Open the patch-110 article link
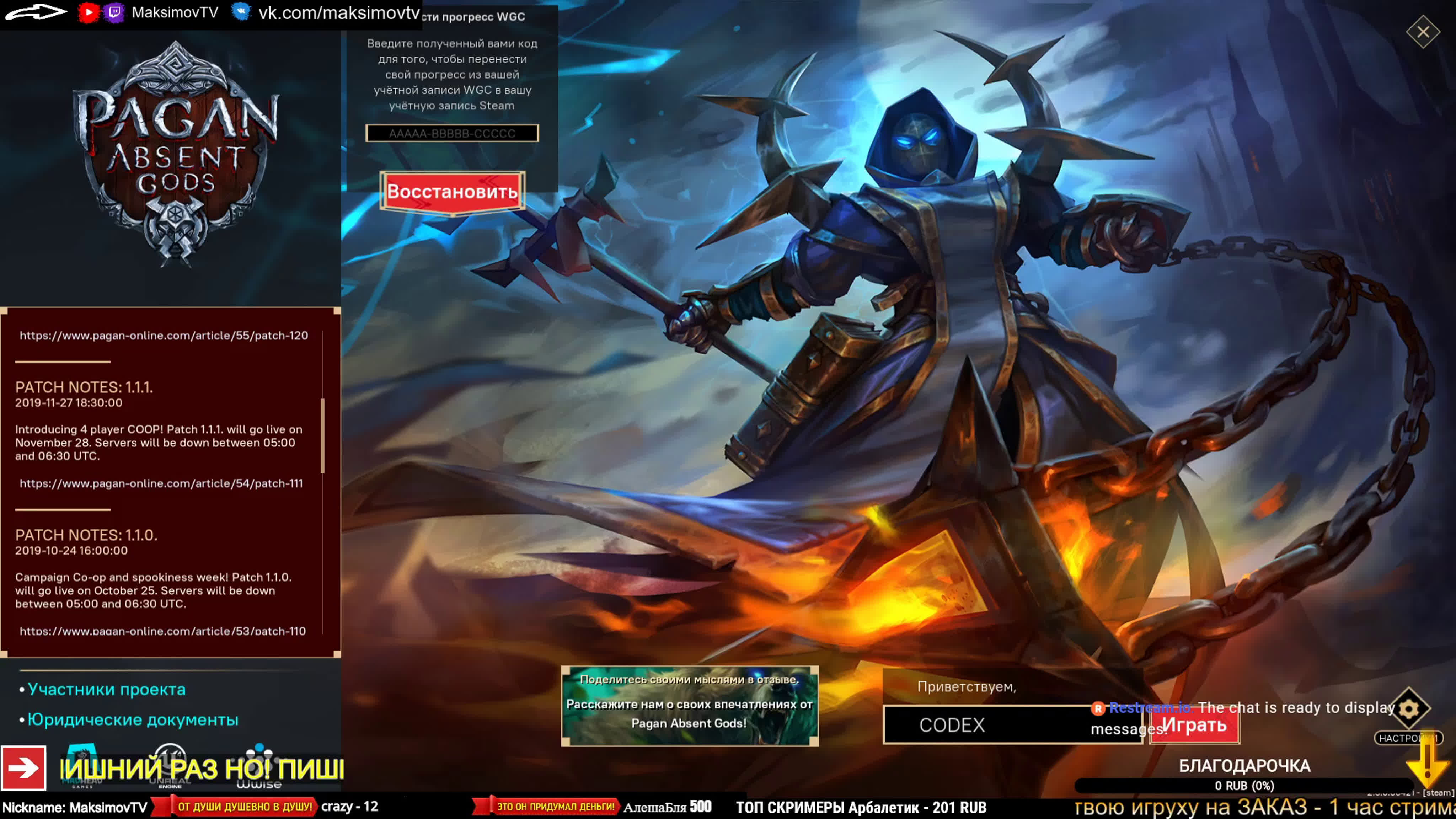1456x819 pixels. pyautogui.click(x=163, y=631)
